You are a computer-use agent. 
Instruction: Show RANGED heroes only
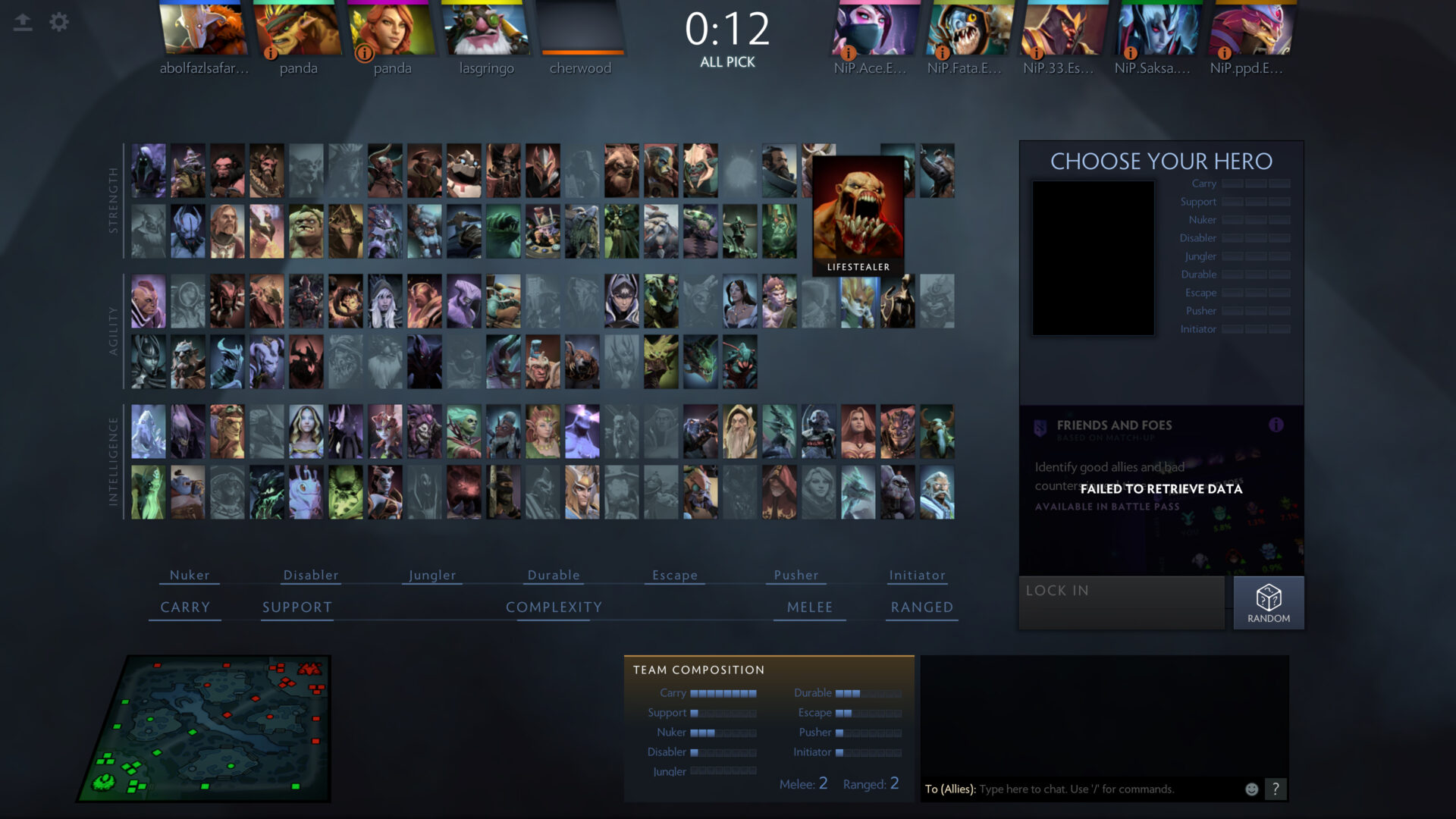pyautogui.click(x=921, y=607)
